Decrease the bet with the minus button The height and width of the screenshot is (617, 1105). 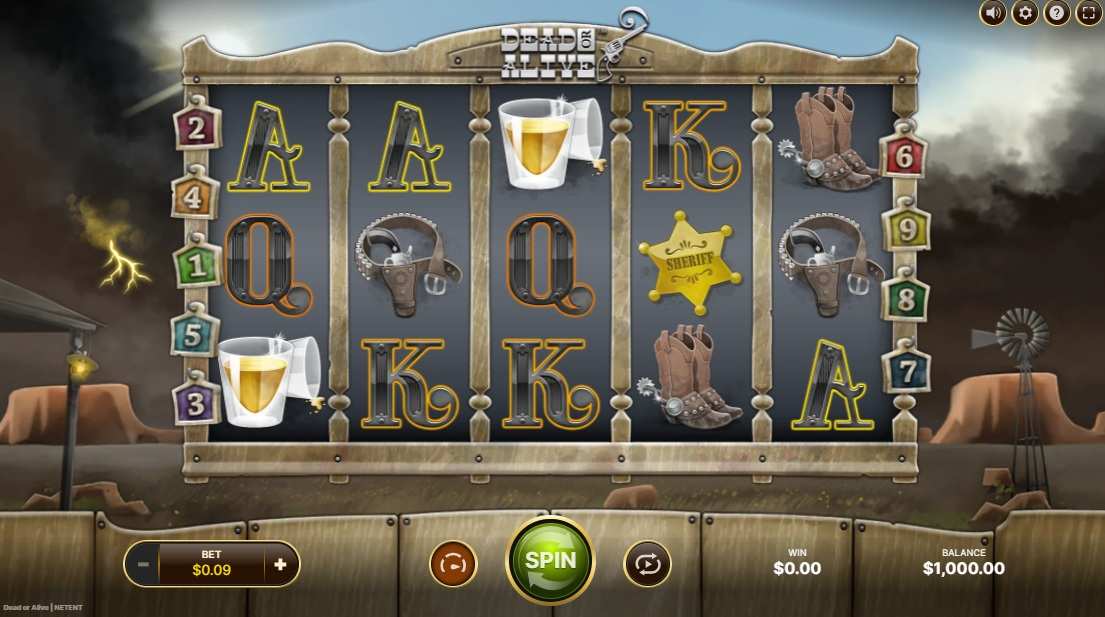[x=143, y=564]
